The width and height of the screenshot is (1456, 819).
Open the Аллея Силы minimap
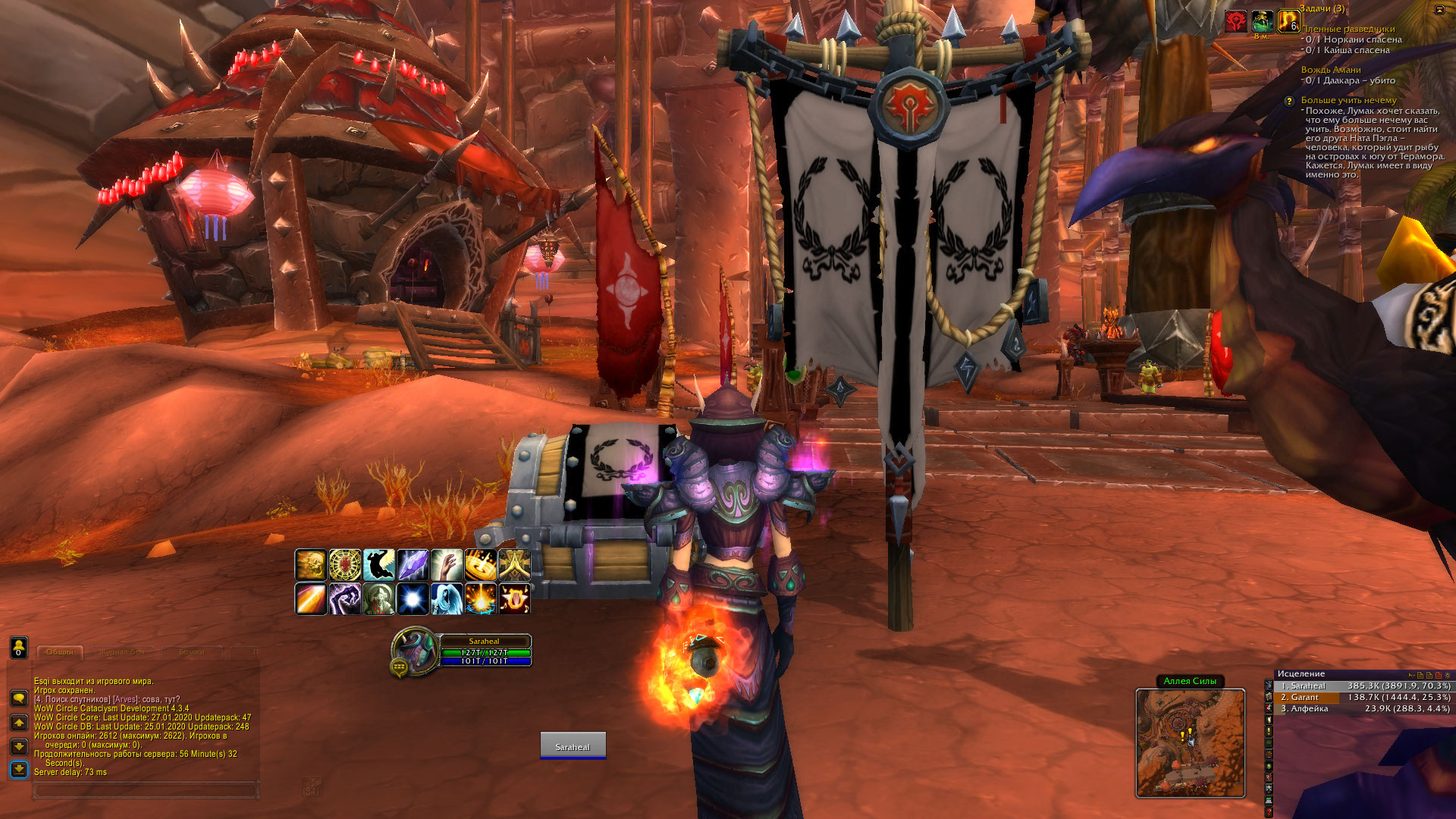[x=1190, y=742]
